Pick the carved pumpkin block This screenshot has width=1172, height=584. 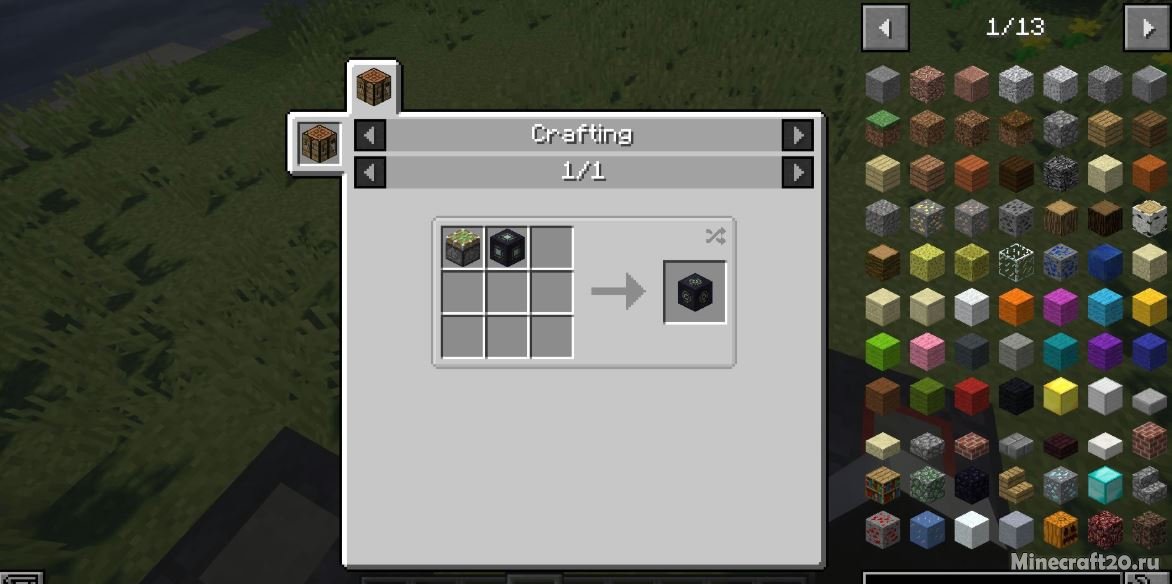(1061, 528)
